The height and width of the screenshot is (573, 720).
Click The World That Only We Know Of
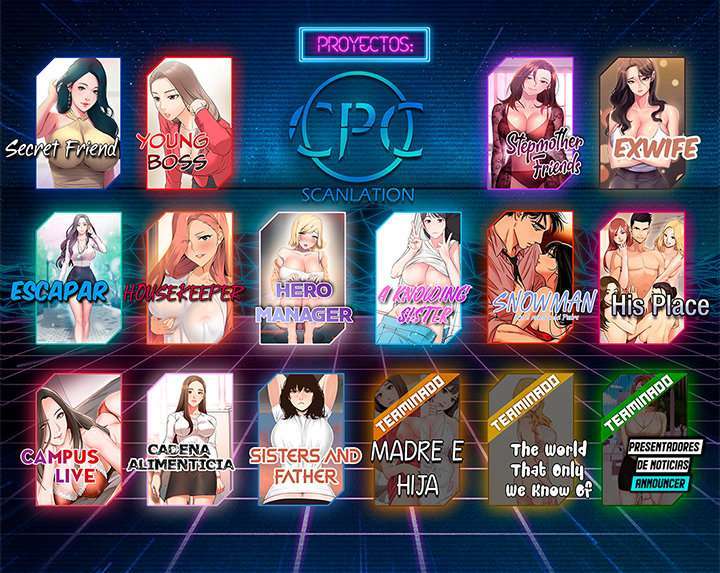point(532,440)
